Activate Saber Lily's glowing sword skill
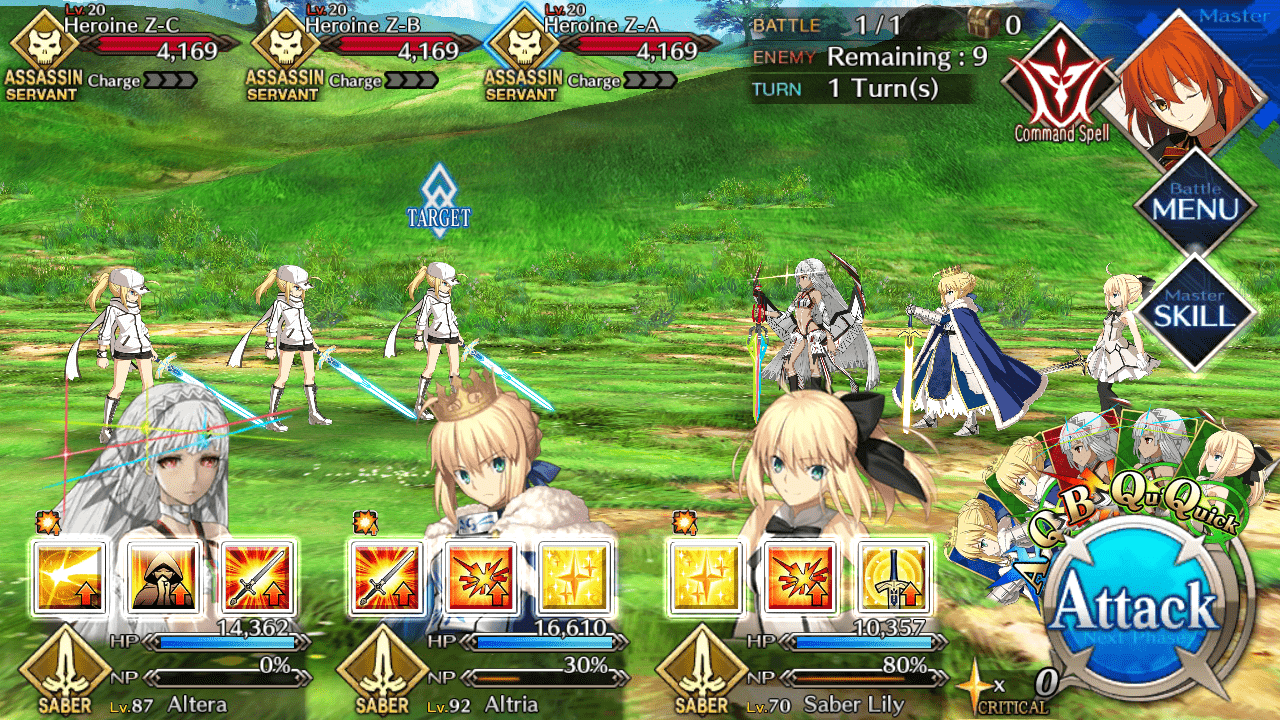1280x720 pixels. click(x=894, y=578)
